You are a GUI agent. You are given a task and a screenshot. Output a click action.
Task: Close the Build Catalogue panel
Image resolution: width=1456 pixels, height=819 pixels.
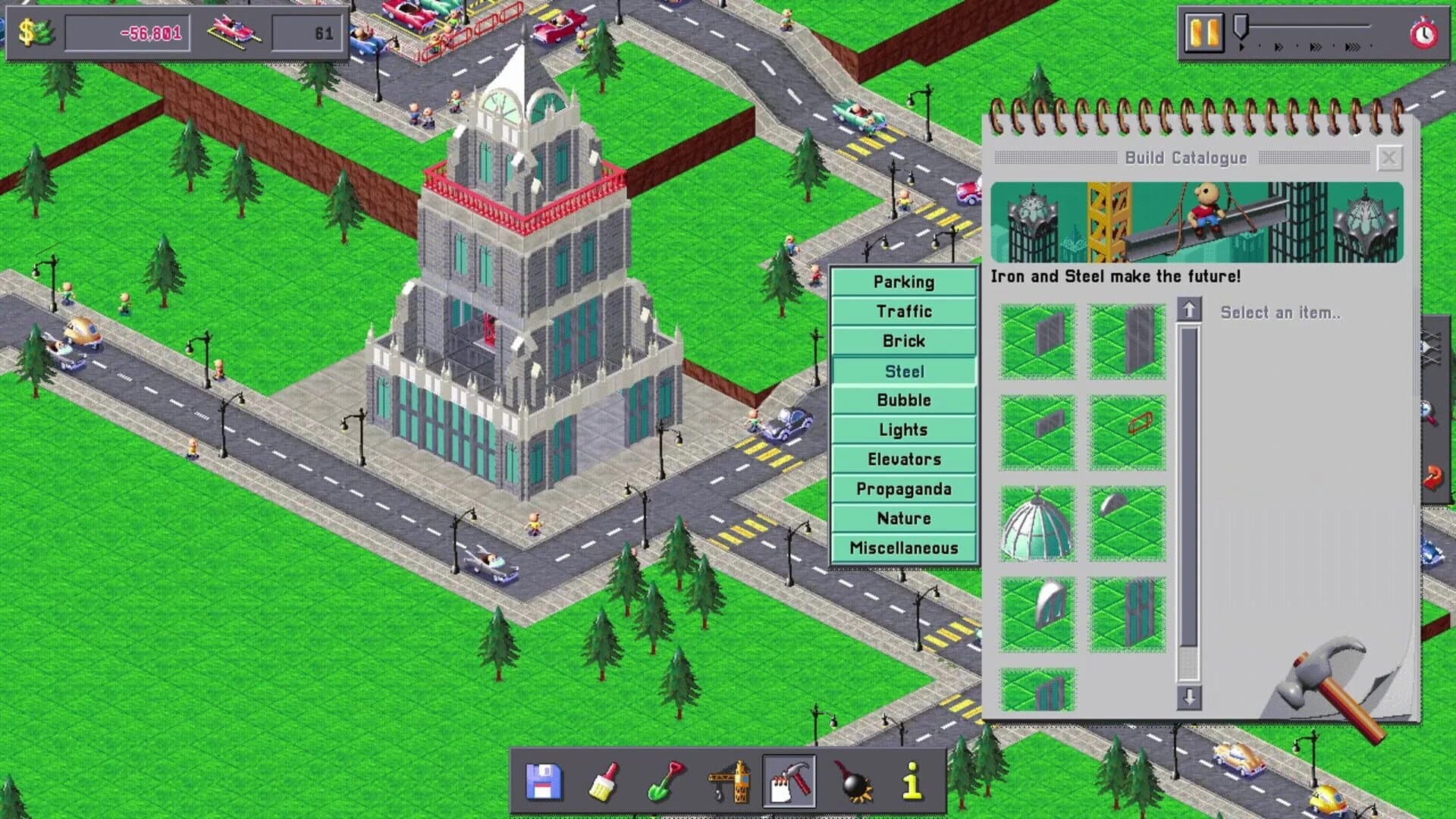click(x=1389, y=157)
